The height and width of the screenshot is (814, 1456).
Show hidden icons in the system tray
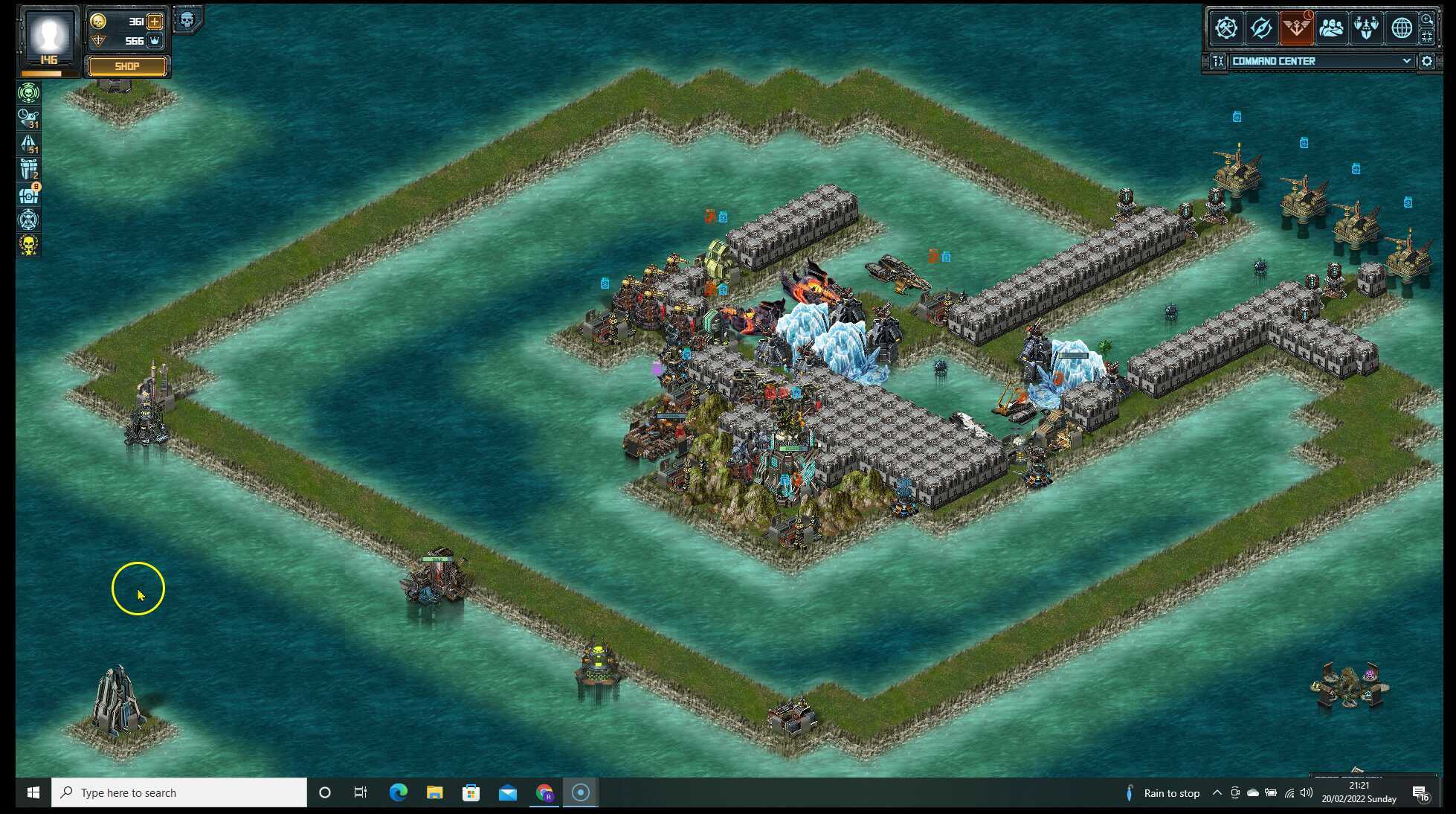pos(1217,792)
